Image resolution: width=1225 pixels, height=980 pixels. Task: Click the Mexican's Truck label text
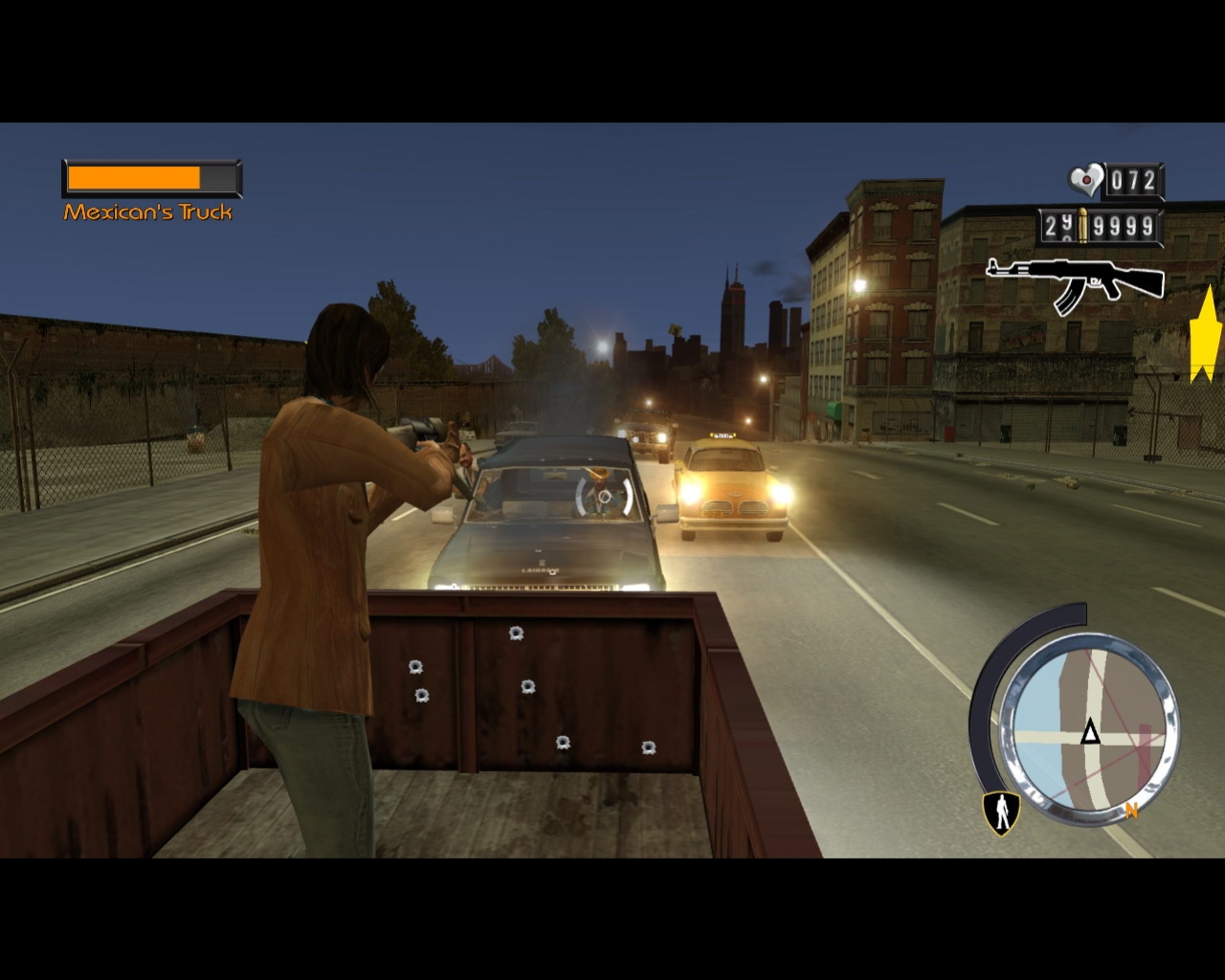[148, 212]
